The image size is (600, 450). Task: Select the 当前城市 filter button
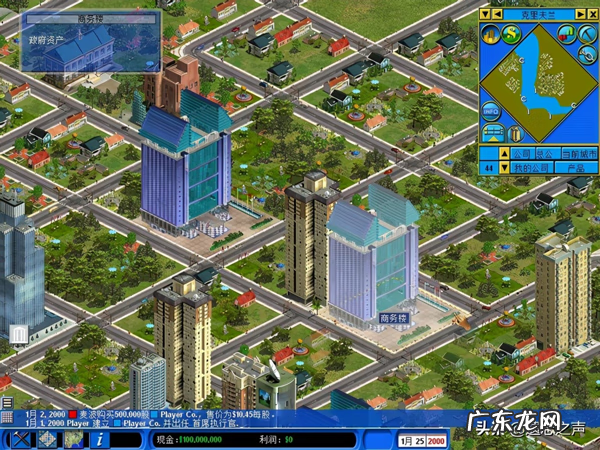pos(577,154)
